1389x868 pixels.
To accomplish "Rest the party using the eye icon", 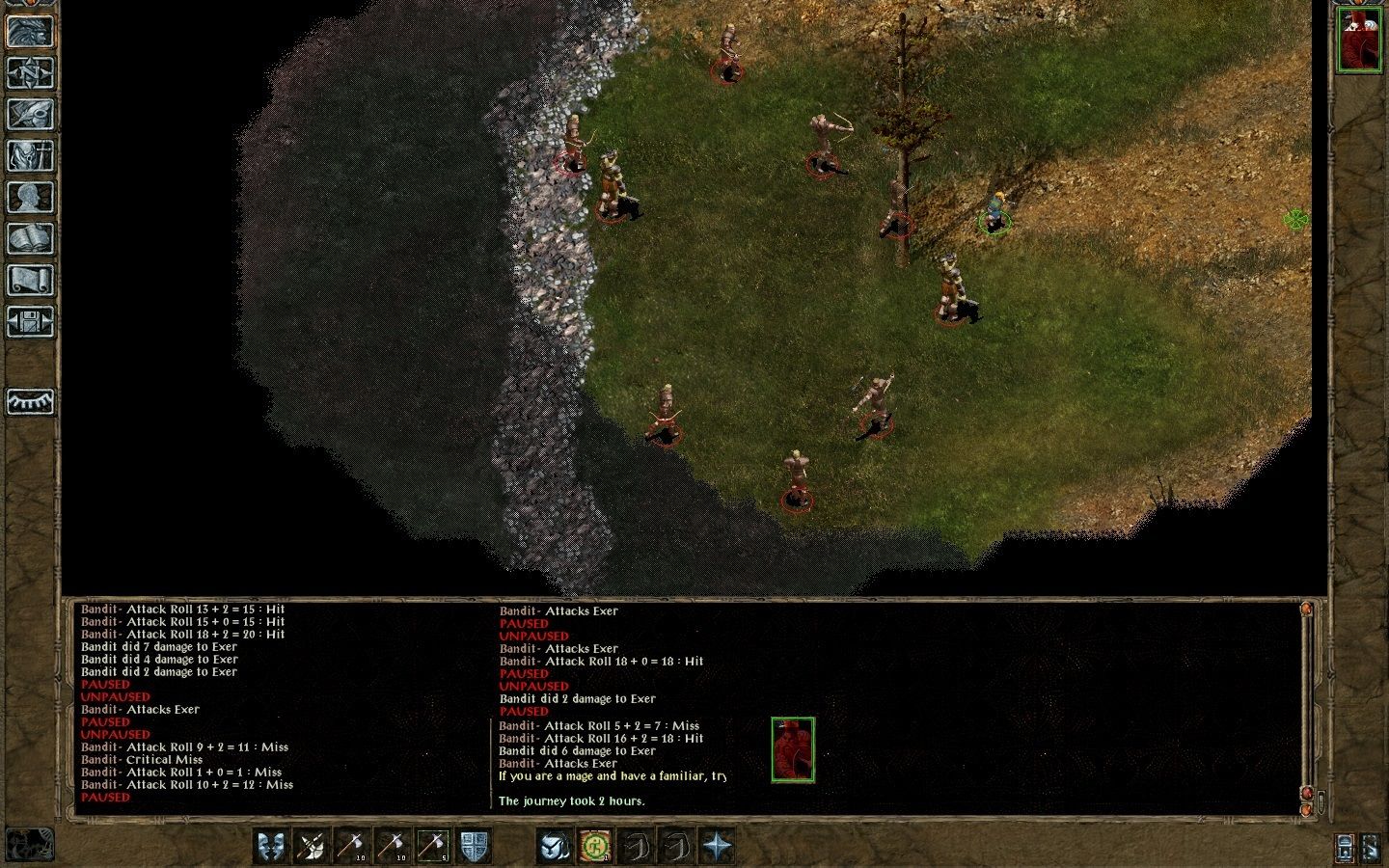I will click(29, 402).
